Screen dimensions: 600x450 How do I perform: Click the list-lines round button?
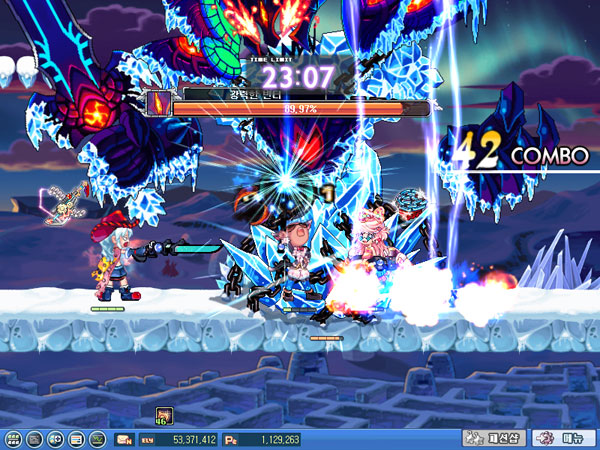click(76, 439)
